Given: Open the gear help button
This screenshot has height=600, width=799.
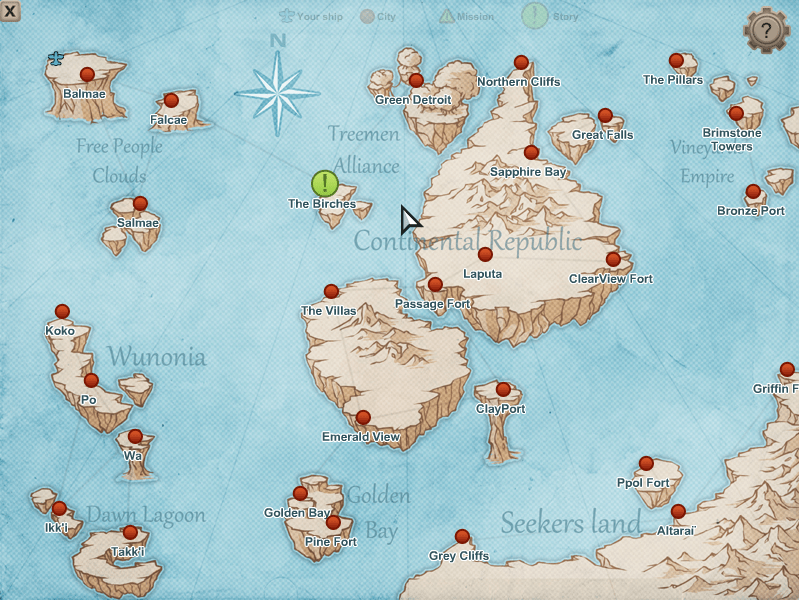Looking at the screenshot, I should coord(766,30).
